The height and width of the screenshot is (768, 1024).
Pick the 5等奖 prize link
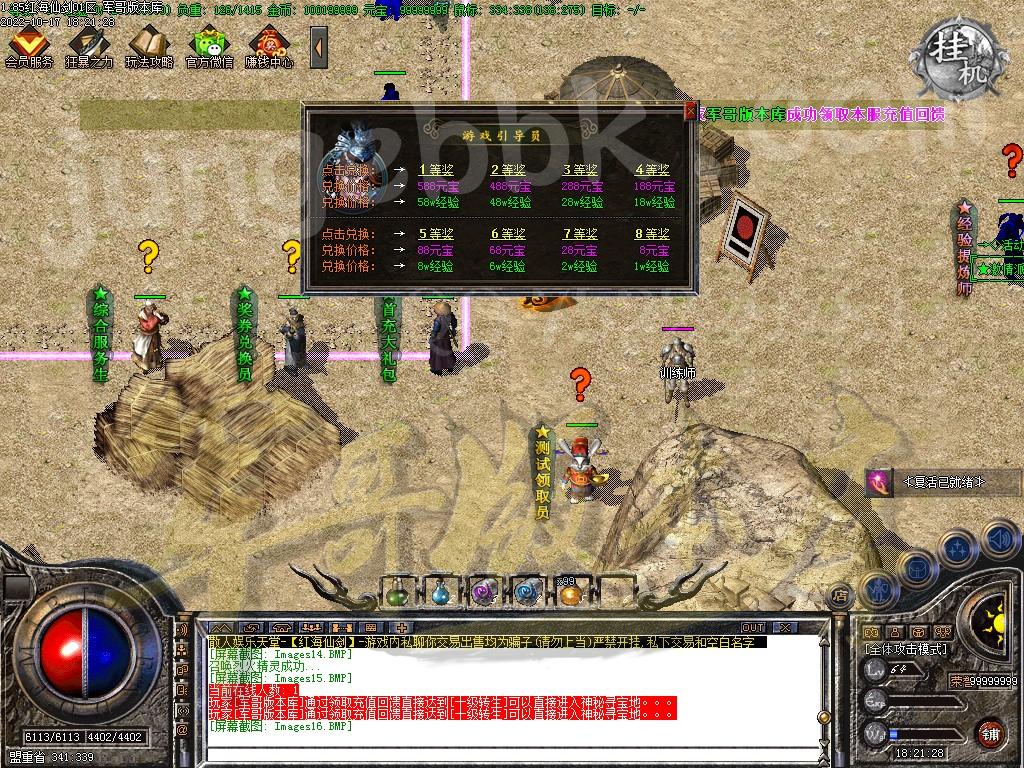[x=435, y=234]
